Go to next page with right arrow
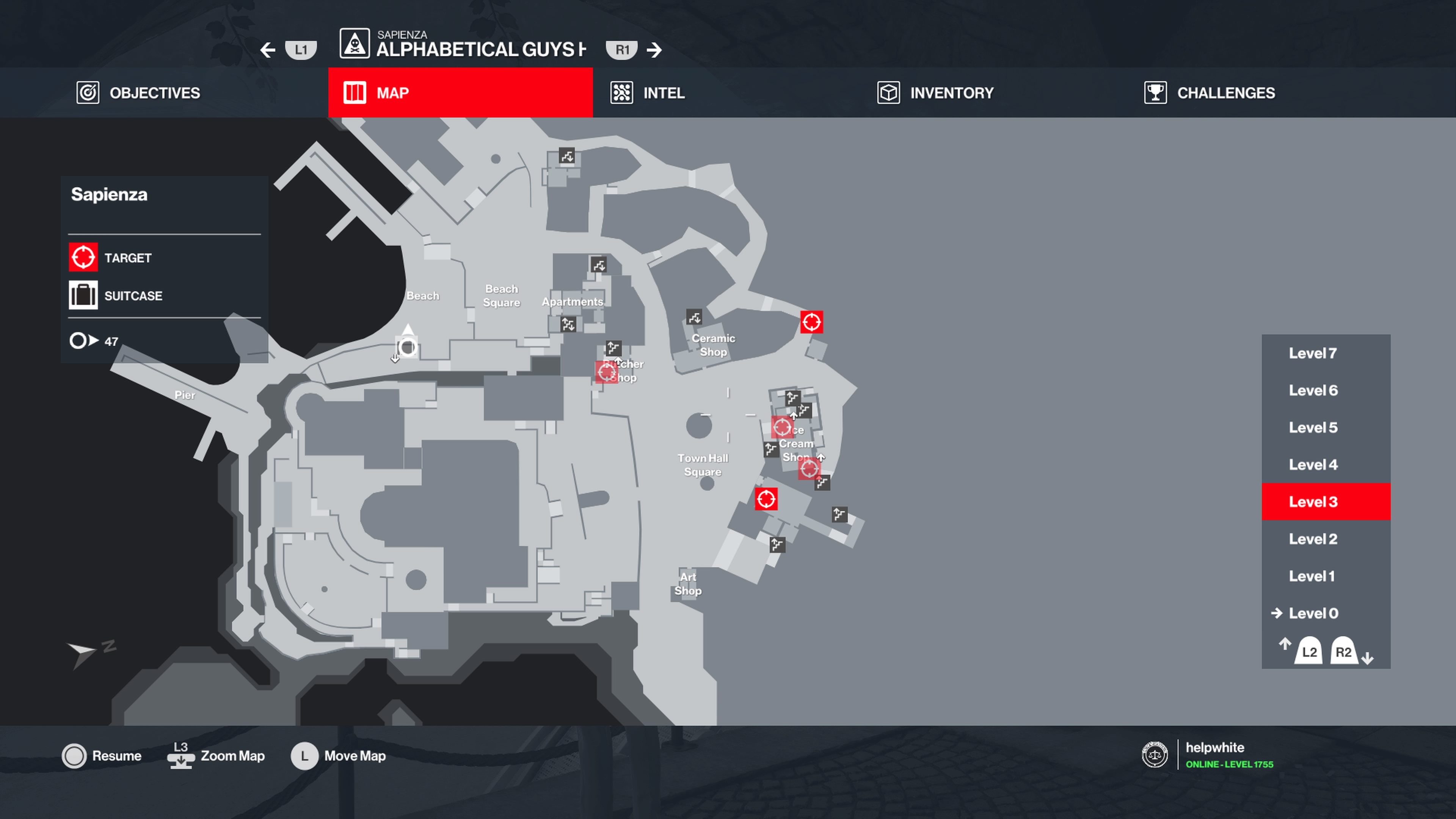 click(x=654, y=50)
